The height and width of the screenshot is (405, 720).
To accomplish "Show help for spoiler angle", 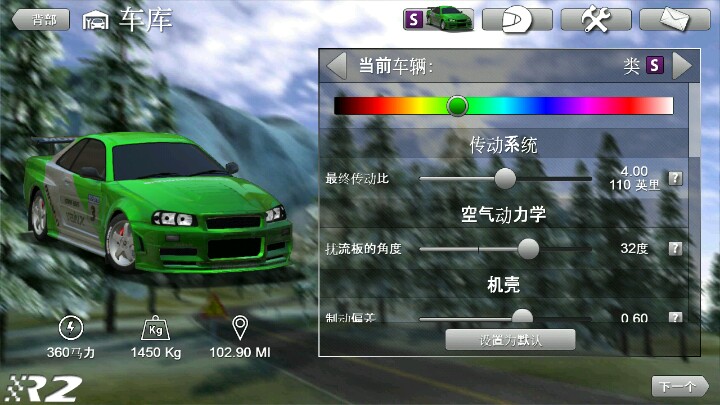I will pyautogui.click(x=675, y=248).
